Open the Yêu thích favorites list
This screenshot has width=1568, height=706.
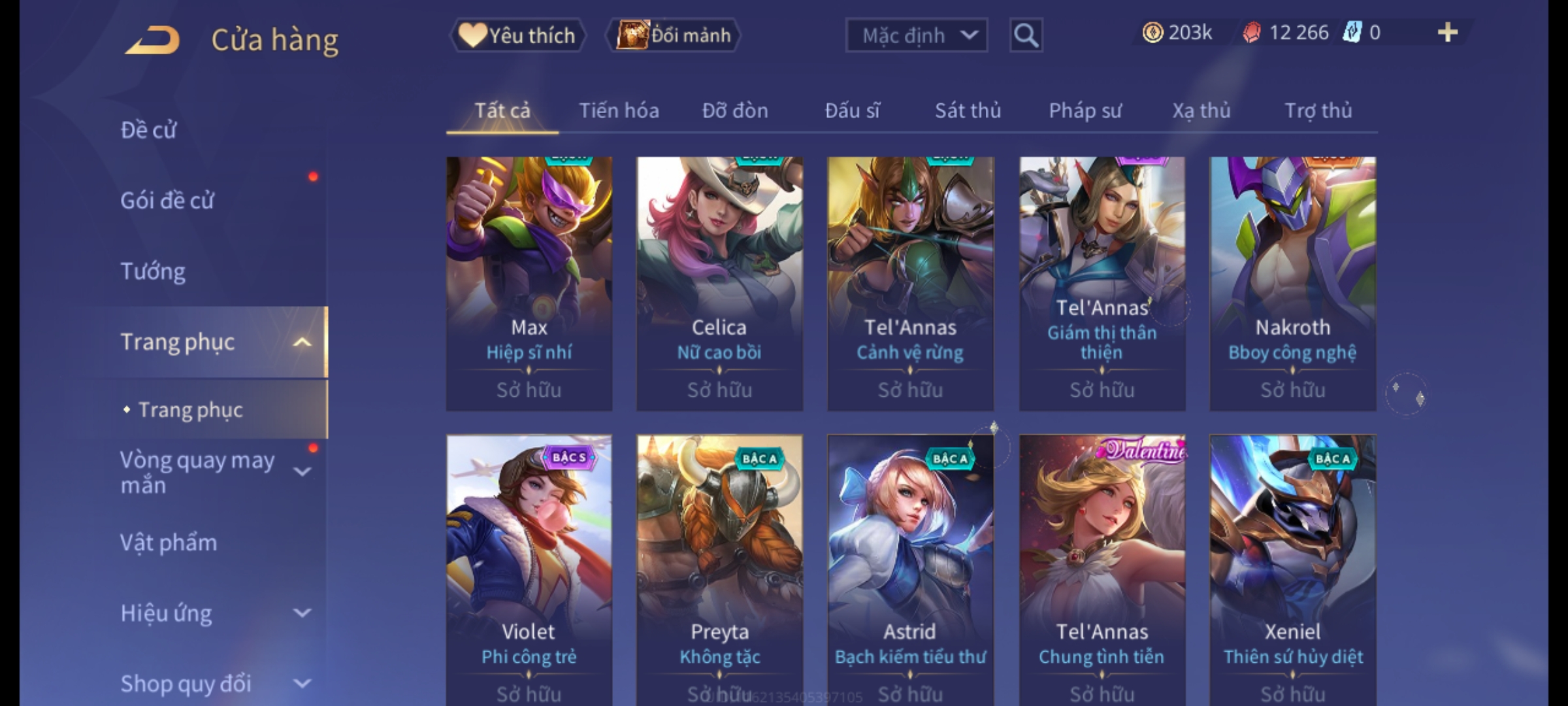point(517,35)
